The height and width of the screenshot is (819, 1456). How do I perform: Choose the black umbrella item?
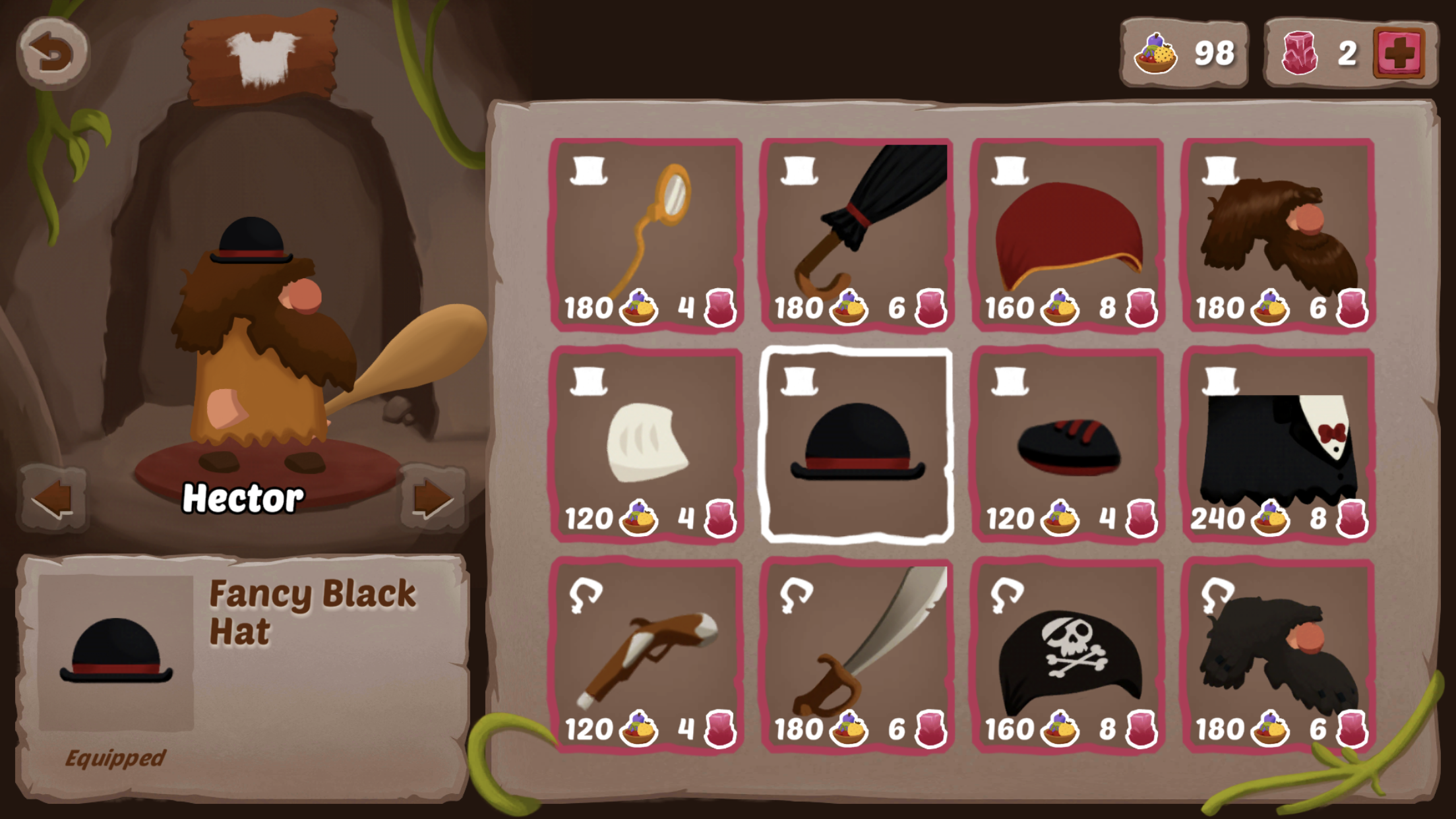point(857,234)
